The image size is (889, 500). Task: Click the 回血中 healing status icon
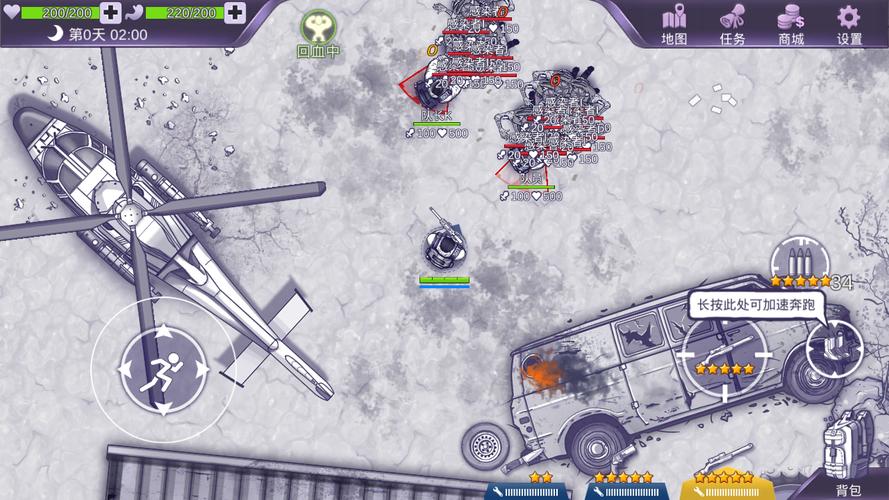[x=318, y=32]
